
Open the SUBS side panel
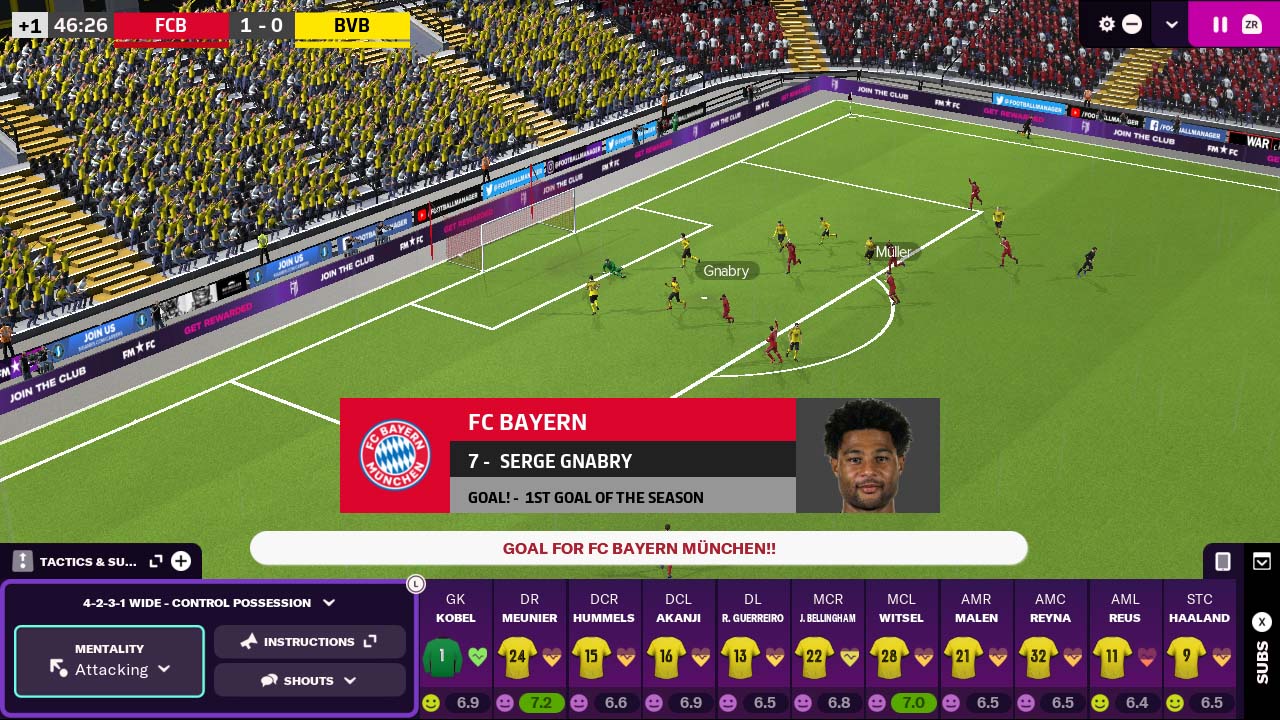1261,650
